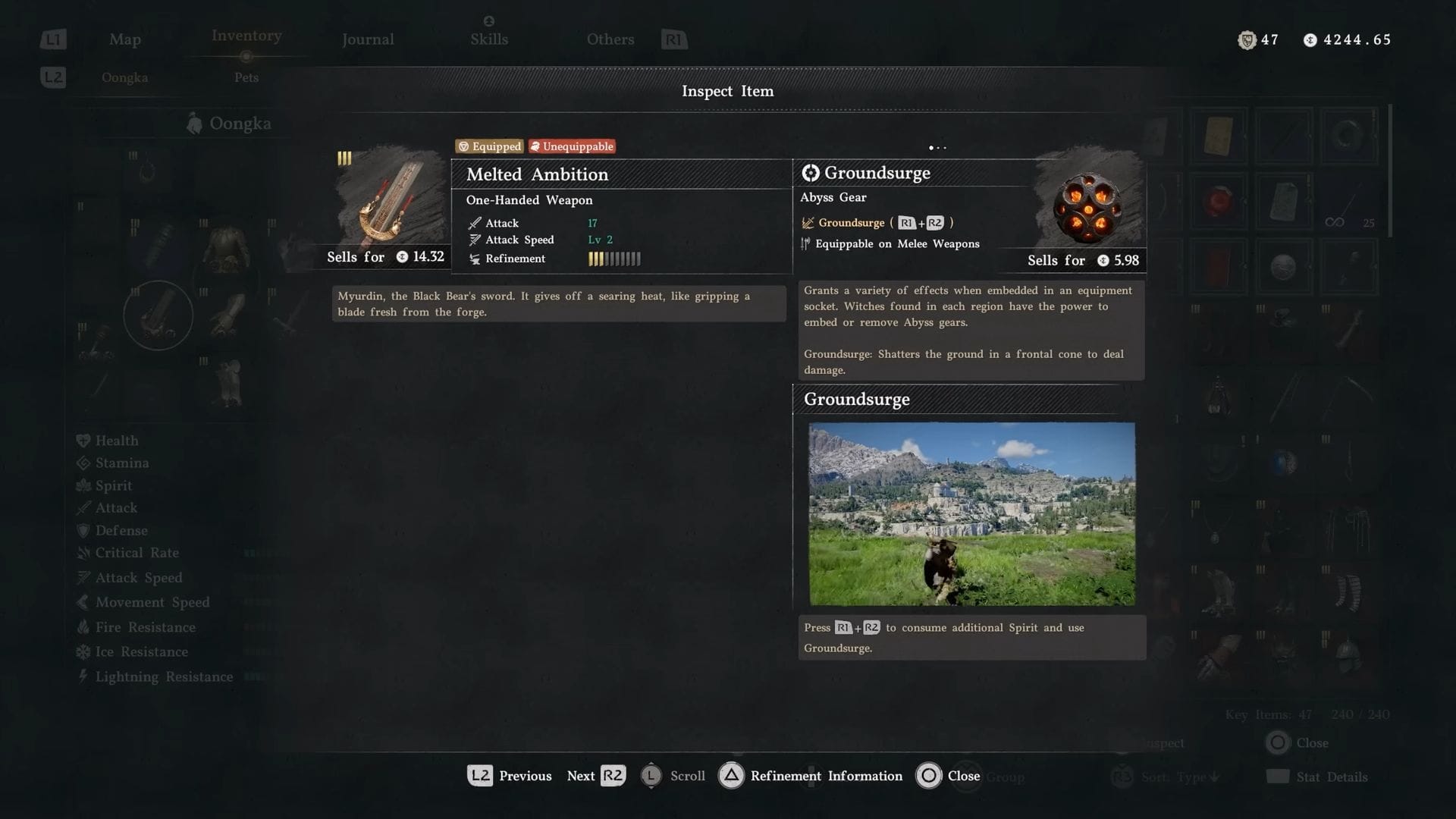
Task: Select the Others tab
Action: 610,39
